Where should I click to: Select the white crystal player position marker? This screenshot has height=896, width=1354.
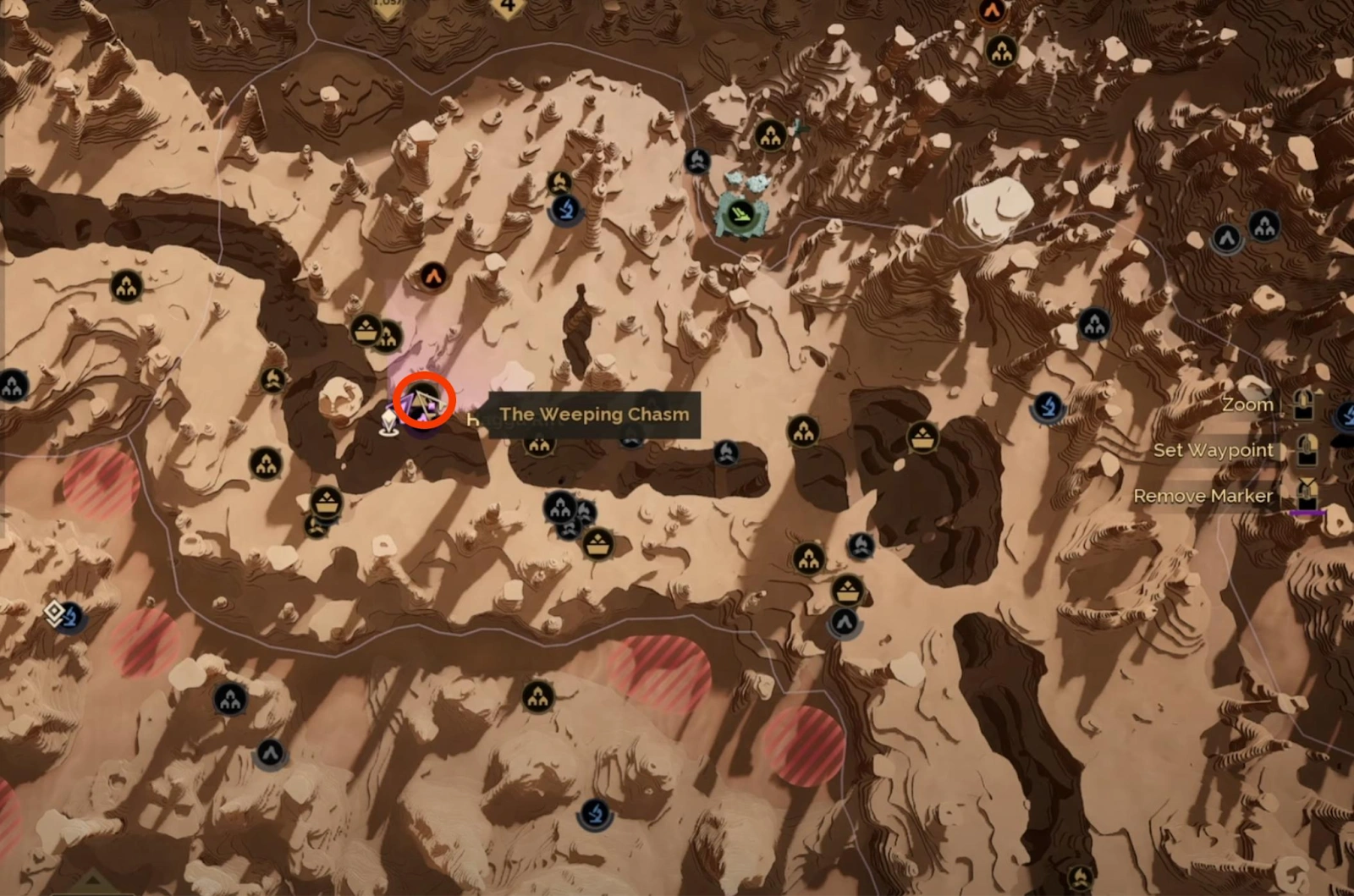coord(389,421)
